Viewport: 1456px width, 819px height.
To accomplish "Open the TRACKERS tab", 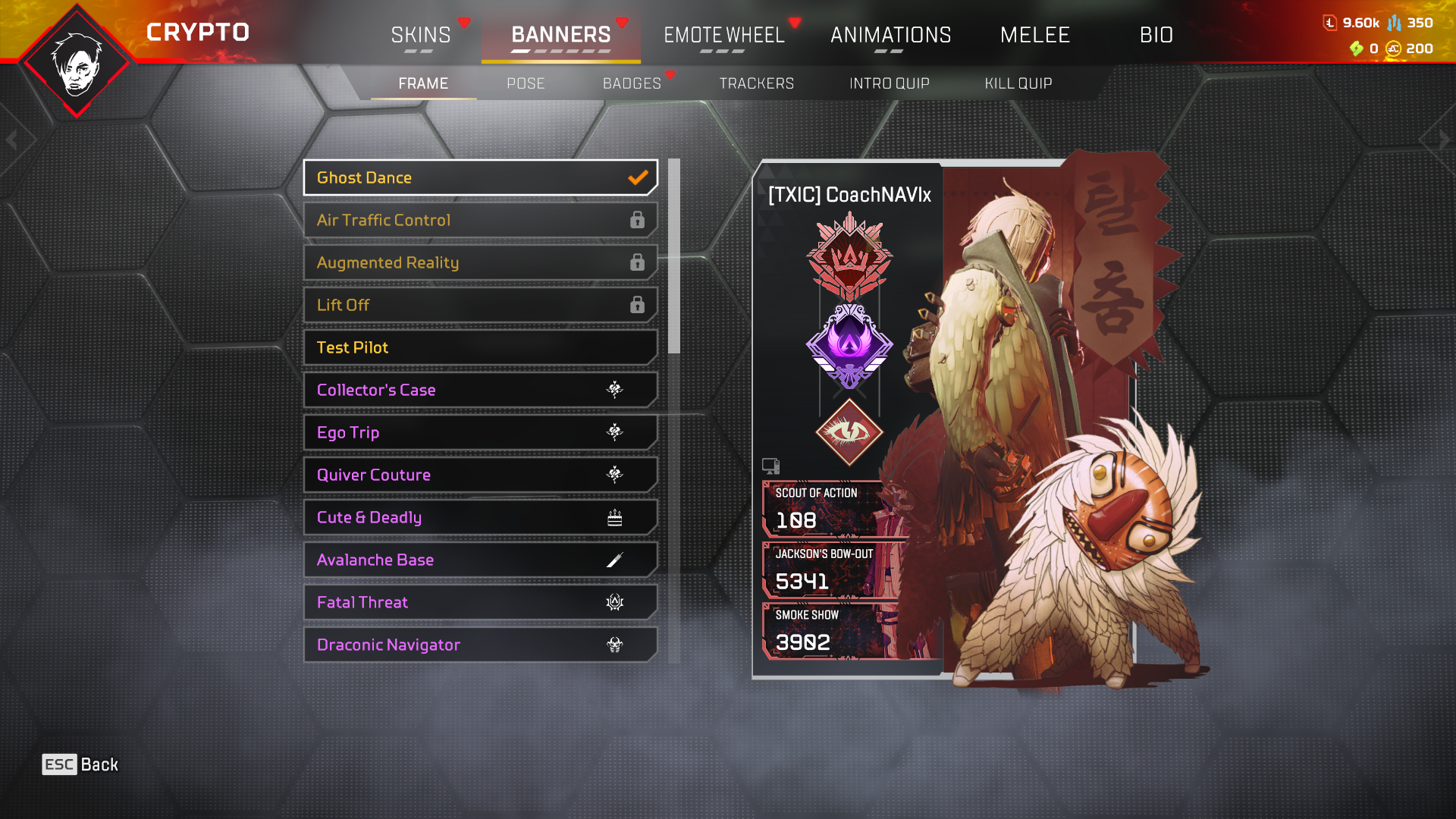I will [x=756, y=83].
